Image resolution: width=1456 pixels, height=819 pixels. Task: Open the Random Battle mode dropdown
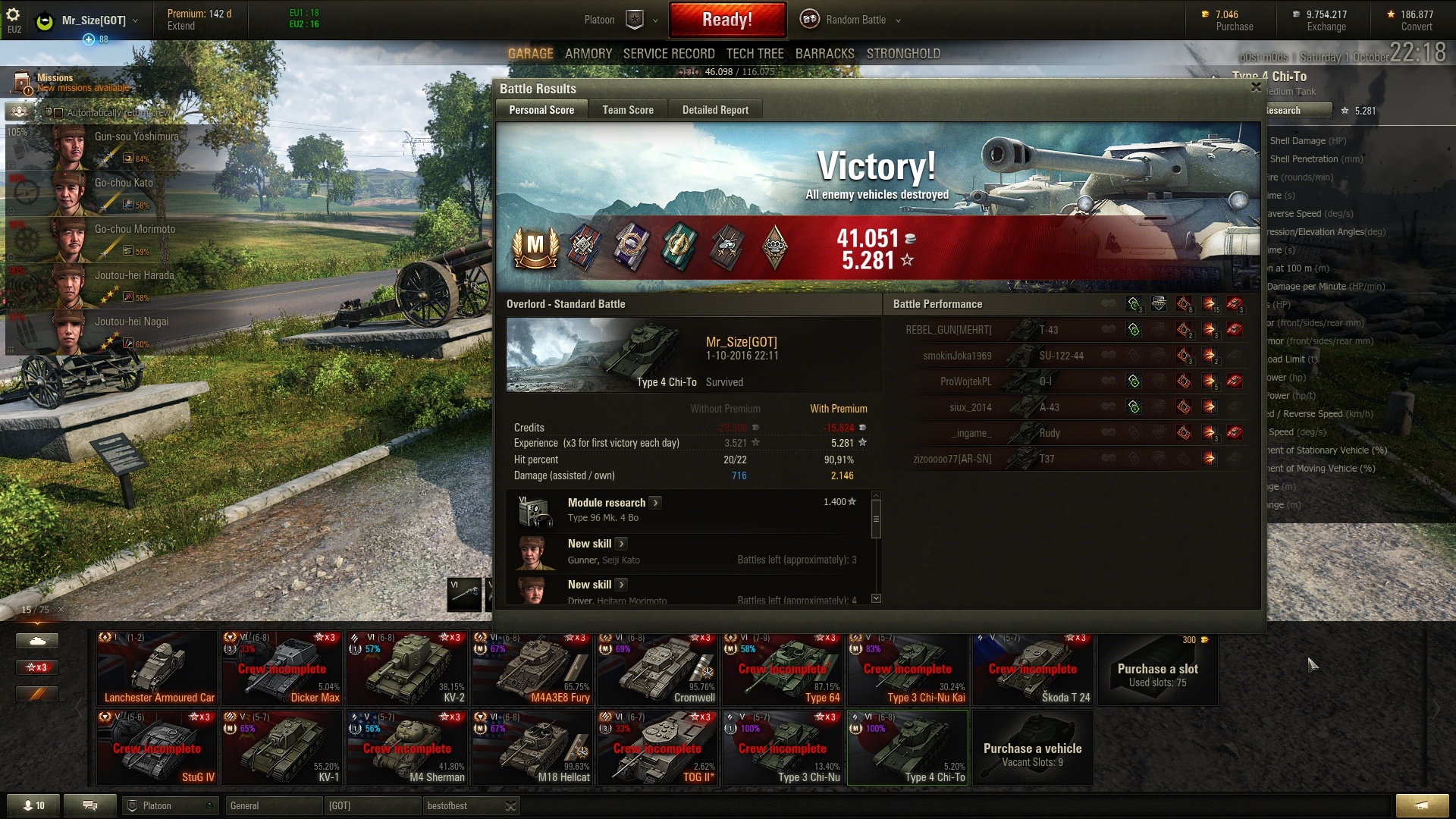coord(855,20)
